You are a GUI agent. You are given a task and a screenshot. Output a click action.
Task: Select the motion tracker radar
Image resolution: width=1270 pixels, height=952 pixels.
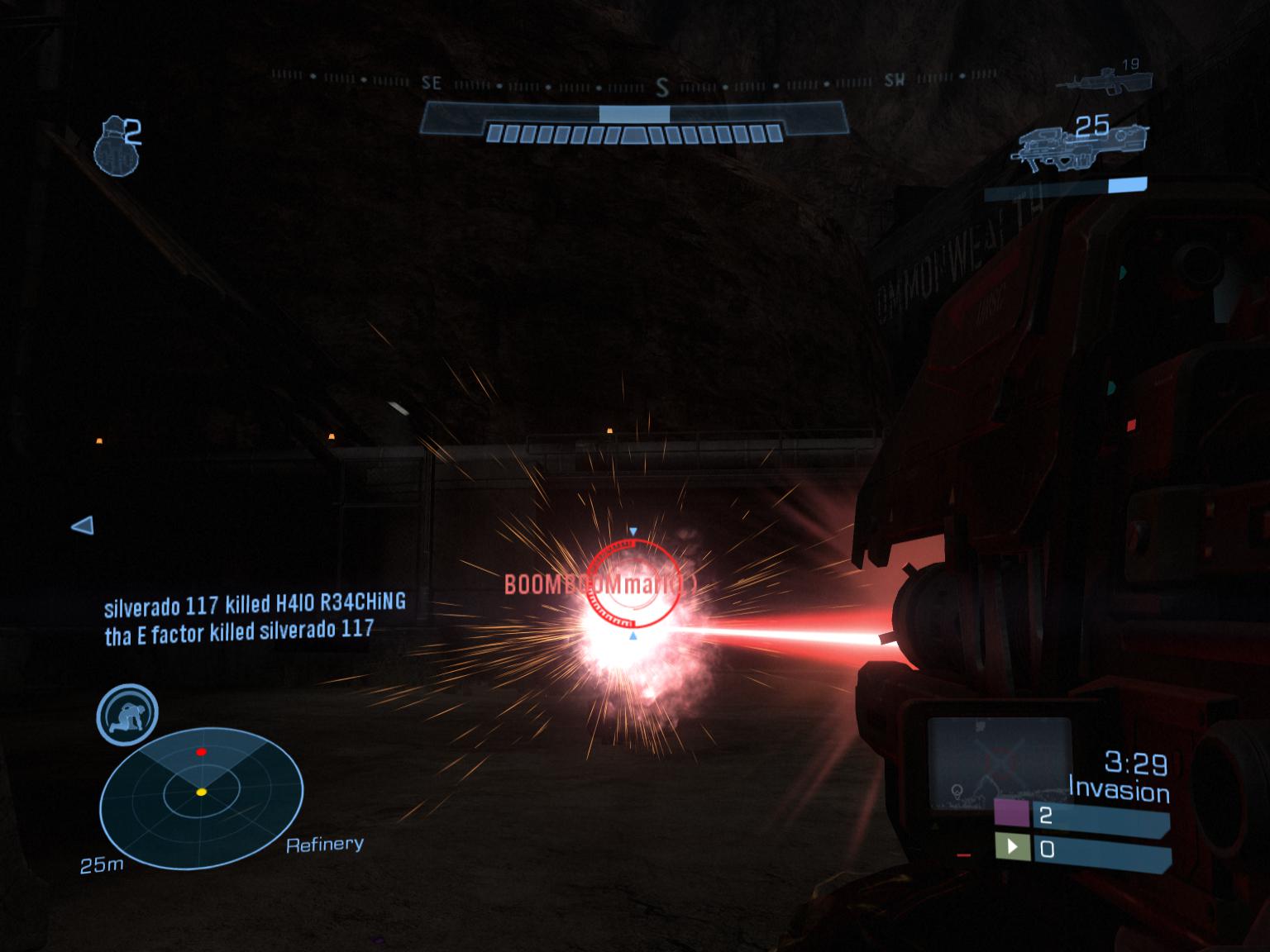click(201, 798)
